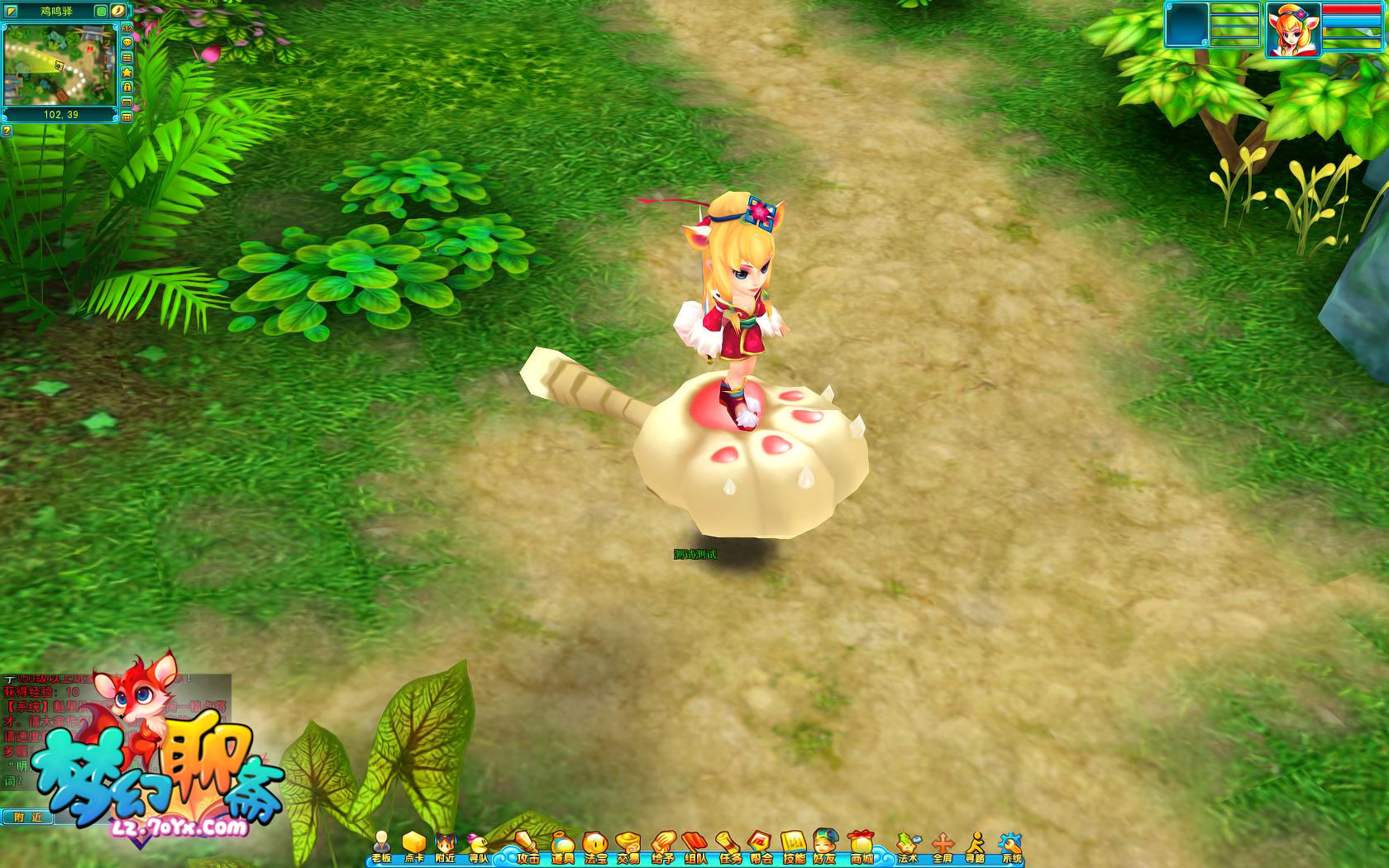This screenshot has width=1389, height=868.
Task: Select the 老板 (boss) icon
Action: (x=381, y=847)
